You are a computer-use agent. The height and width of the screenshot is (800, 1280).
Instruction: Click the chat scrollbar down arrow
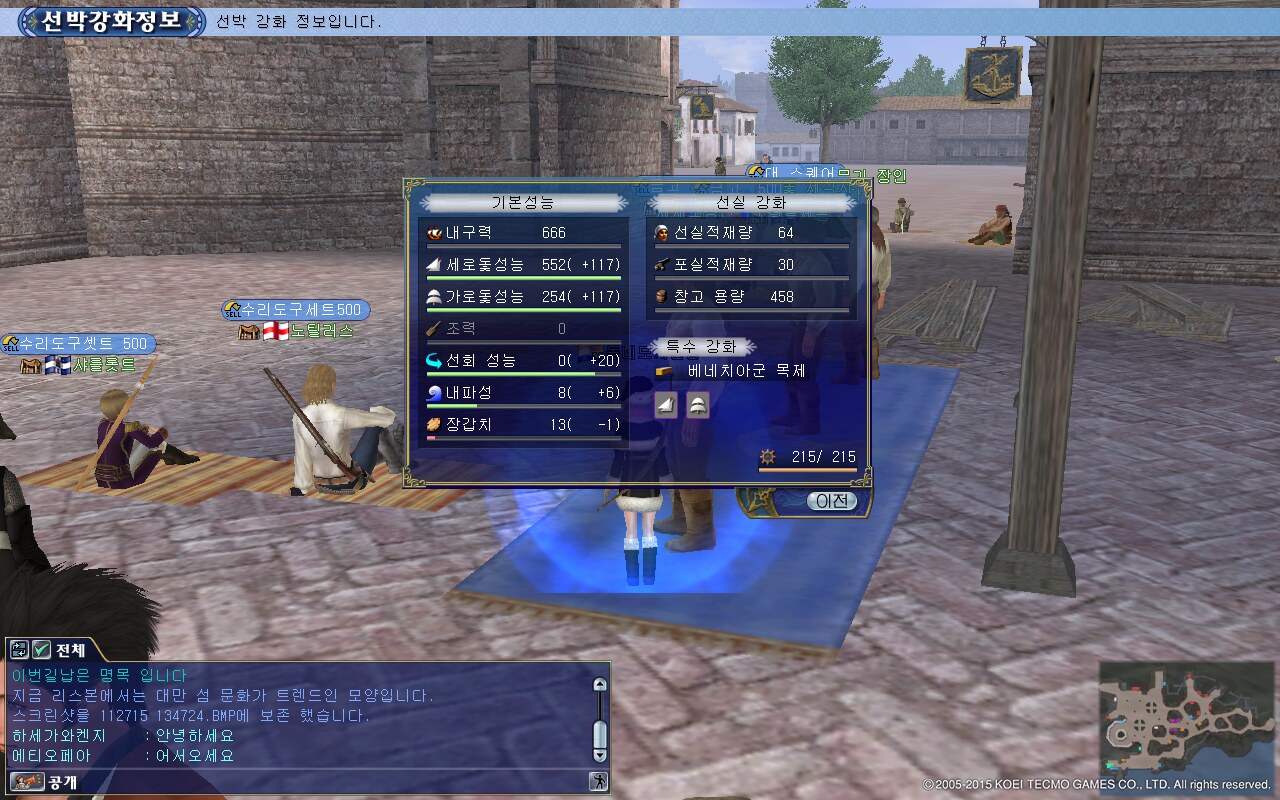click(x=600, y=755)
